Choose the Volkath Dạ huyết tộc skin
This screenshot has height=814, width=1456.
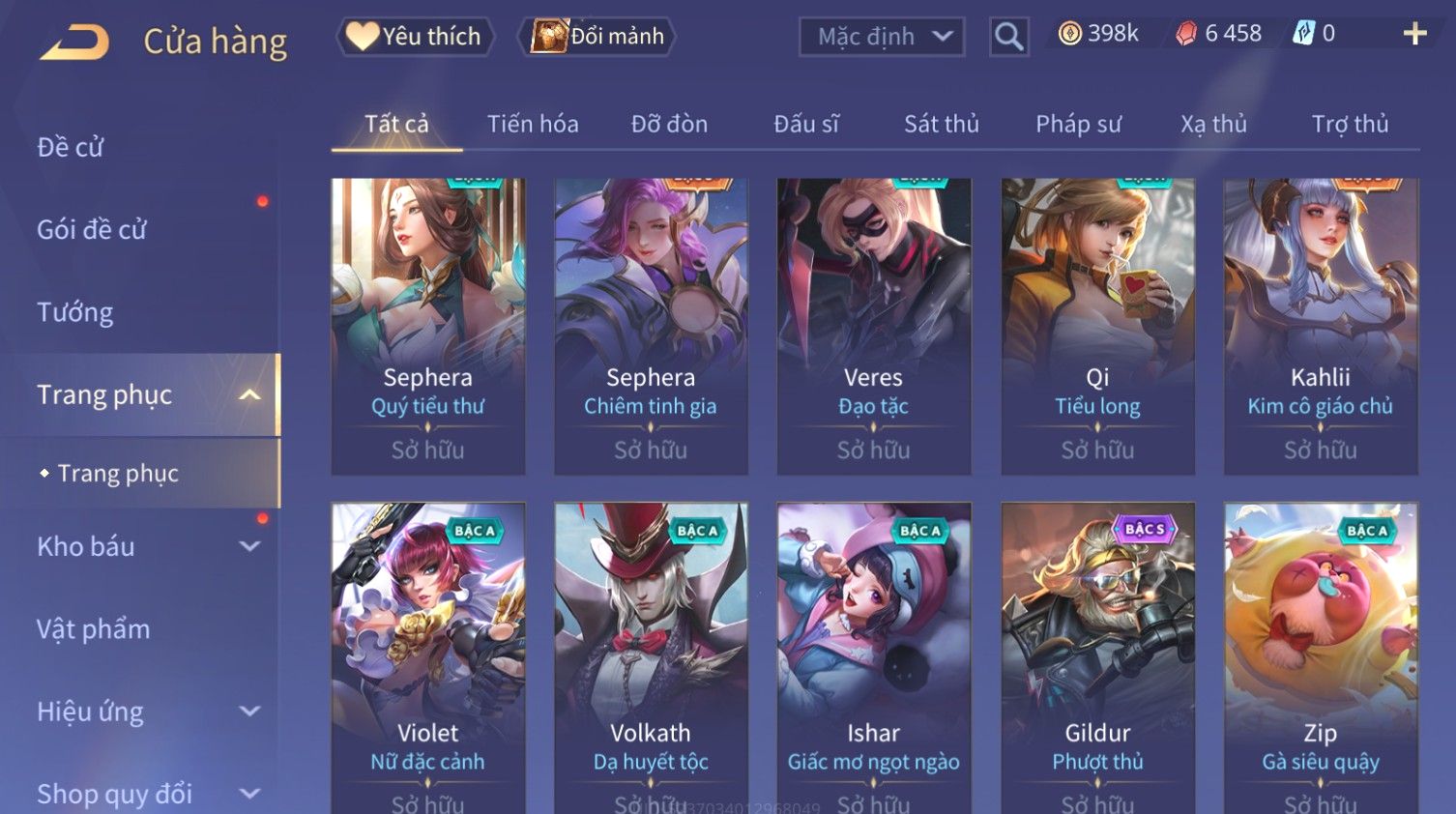[651, 657]
